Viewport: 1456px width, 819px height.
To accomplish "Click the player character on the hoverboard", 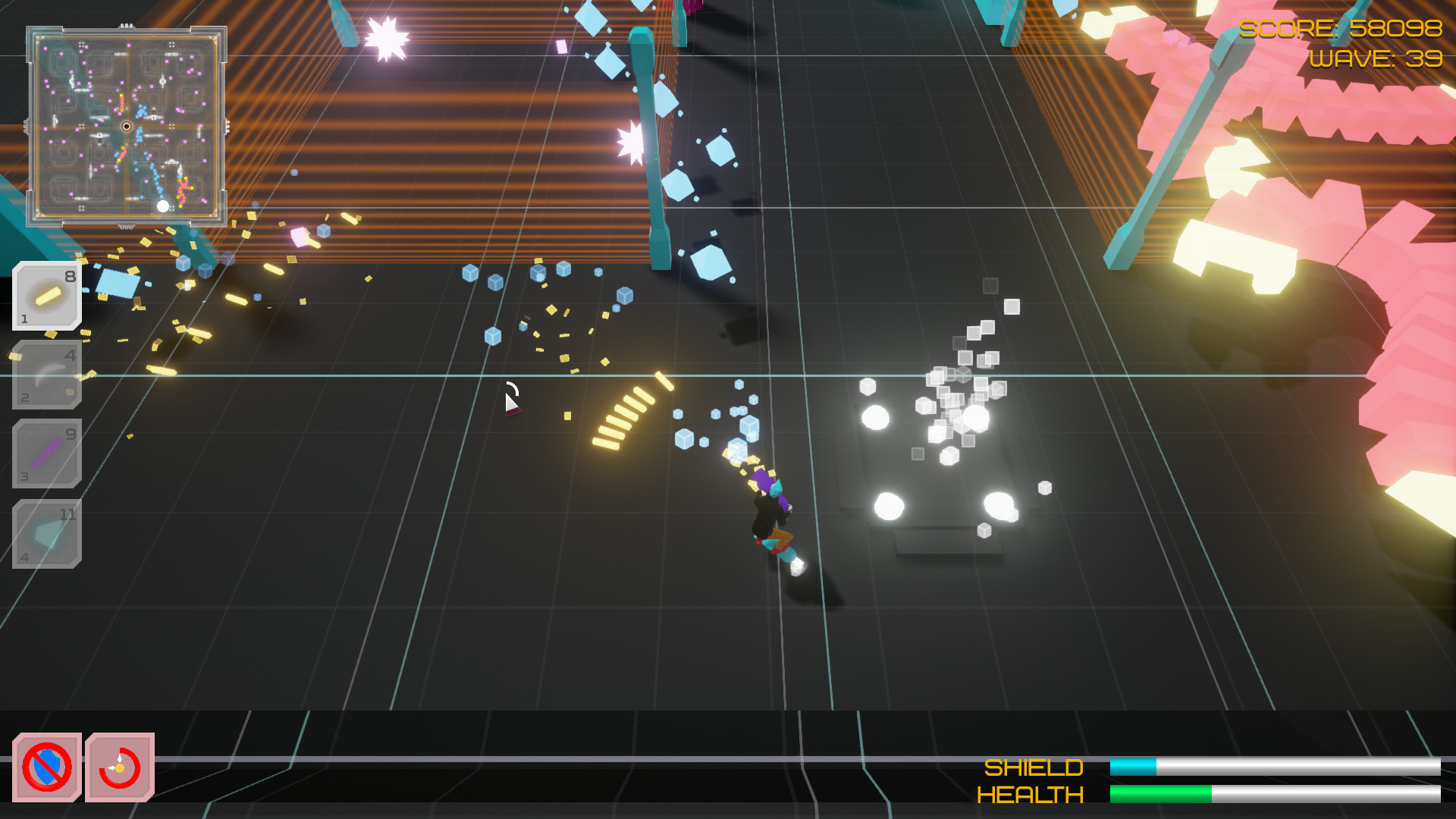I will [x=772, y=516].
